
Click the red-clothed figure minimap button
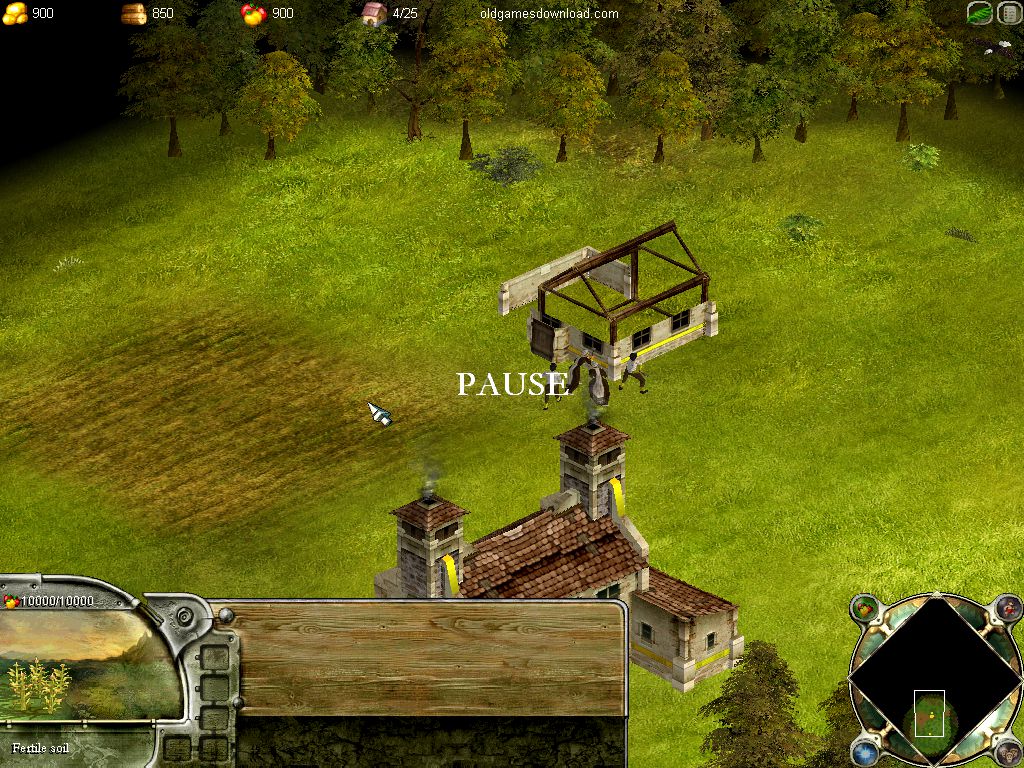pos(1008,606)
